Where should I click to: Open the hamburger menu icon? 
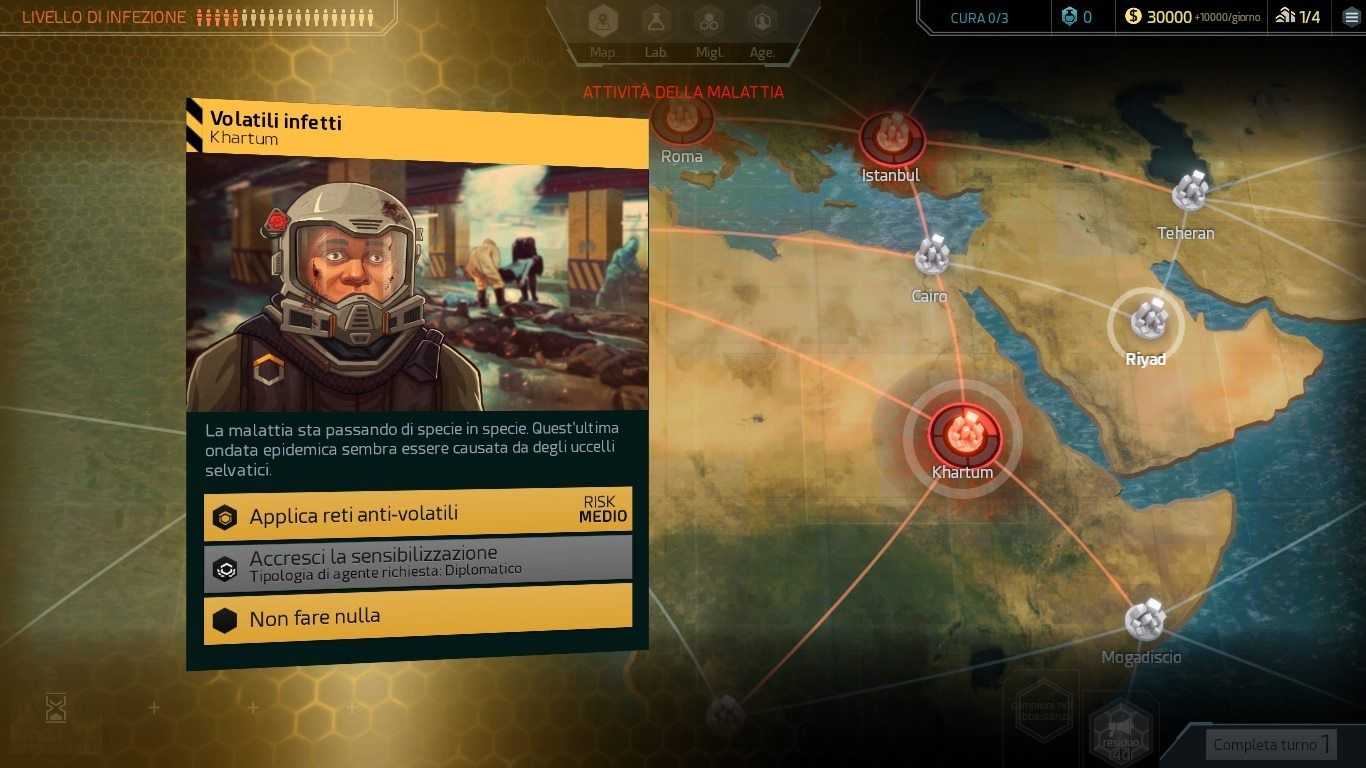pos(1351,16)
